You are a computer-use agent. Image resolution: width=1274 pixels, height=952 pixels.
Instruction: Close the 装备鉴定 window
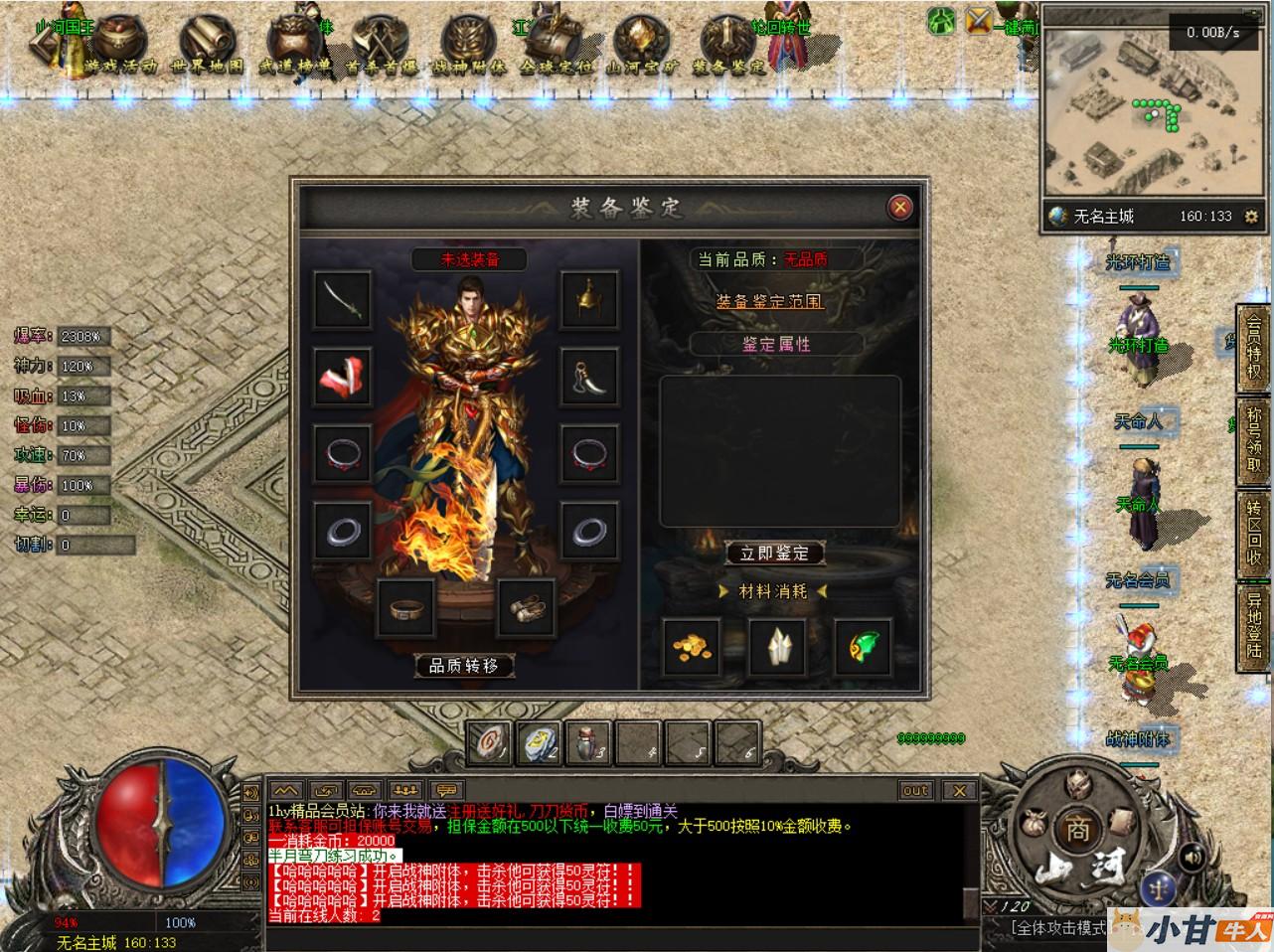point(899,207)
